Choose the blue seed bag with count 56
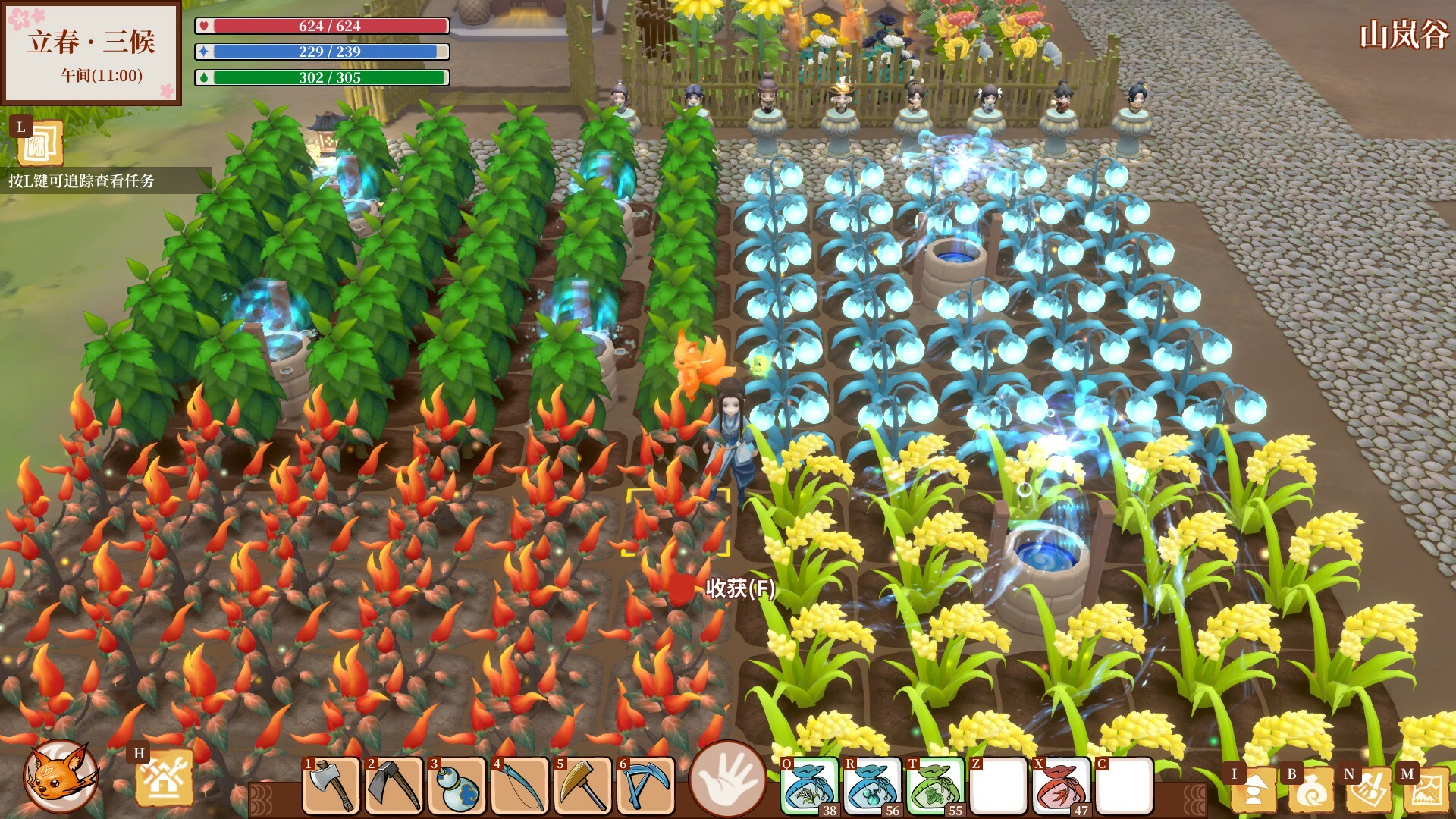This screenshot has height=819, width=1456. pos(873,786)
